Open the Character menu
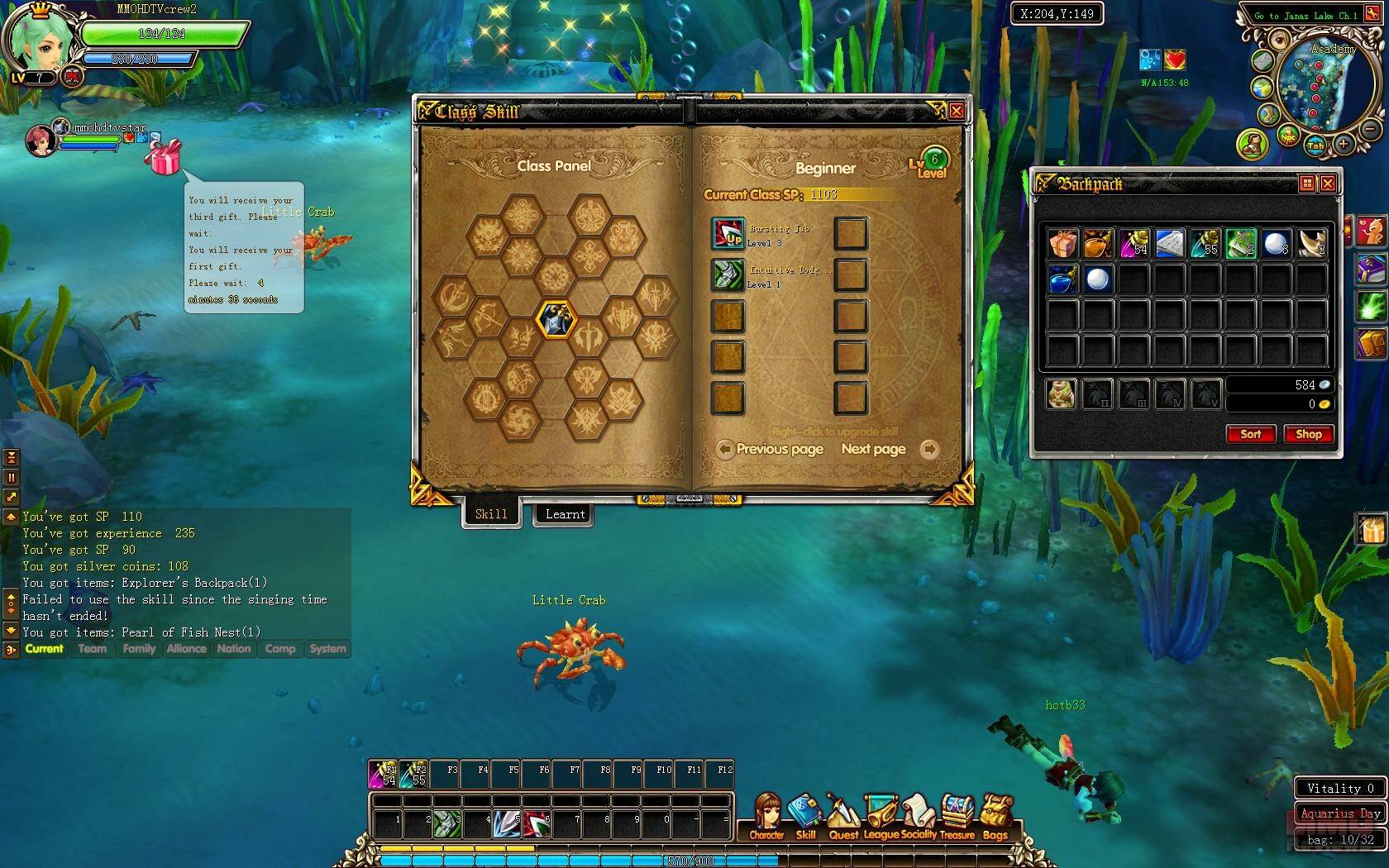This screenshot has width=1389, height=868. pos(767,817)
